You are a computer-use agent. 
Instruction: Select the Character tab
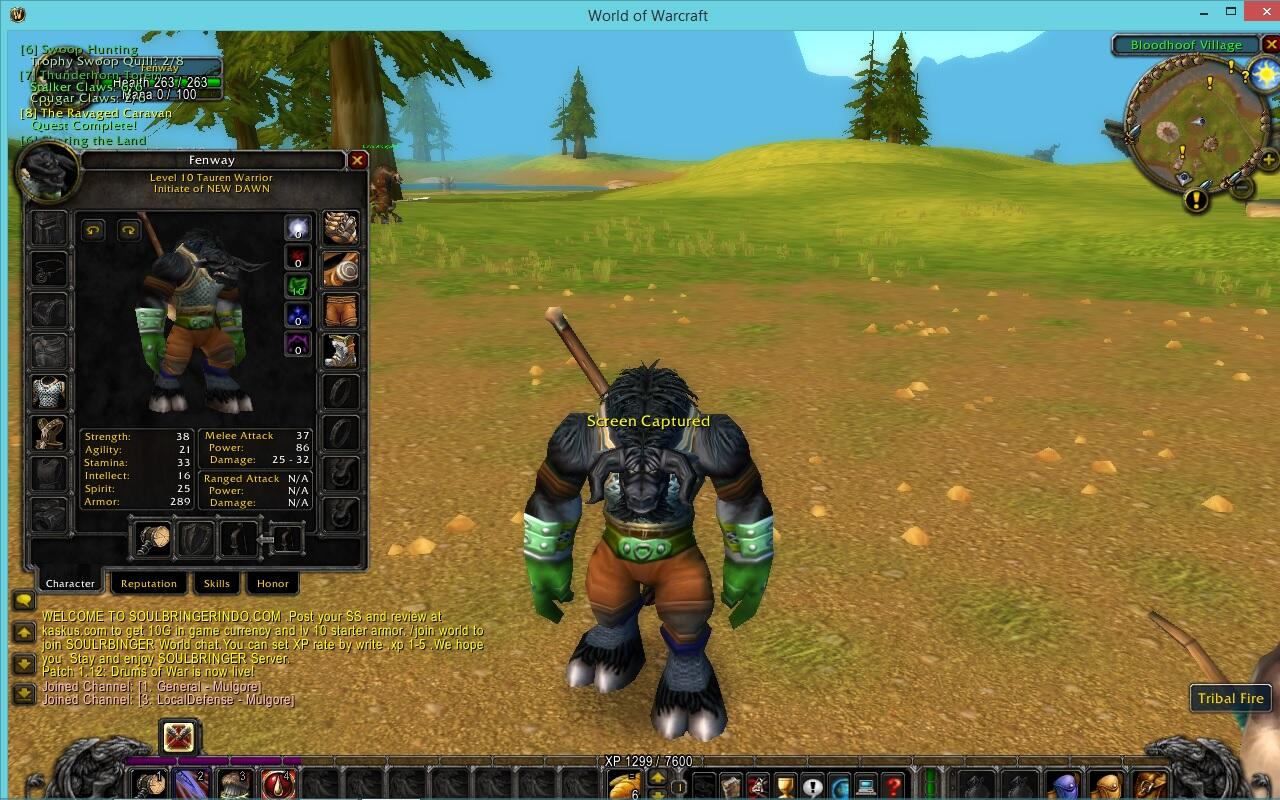[x=70, y=583]
